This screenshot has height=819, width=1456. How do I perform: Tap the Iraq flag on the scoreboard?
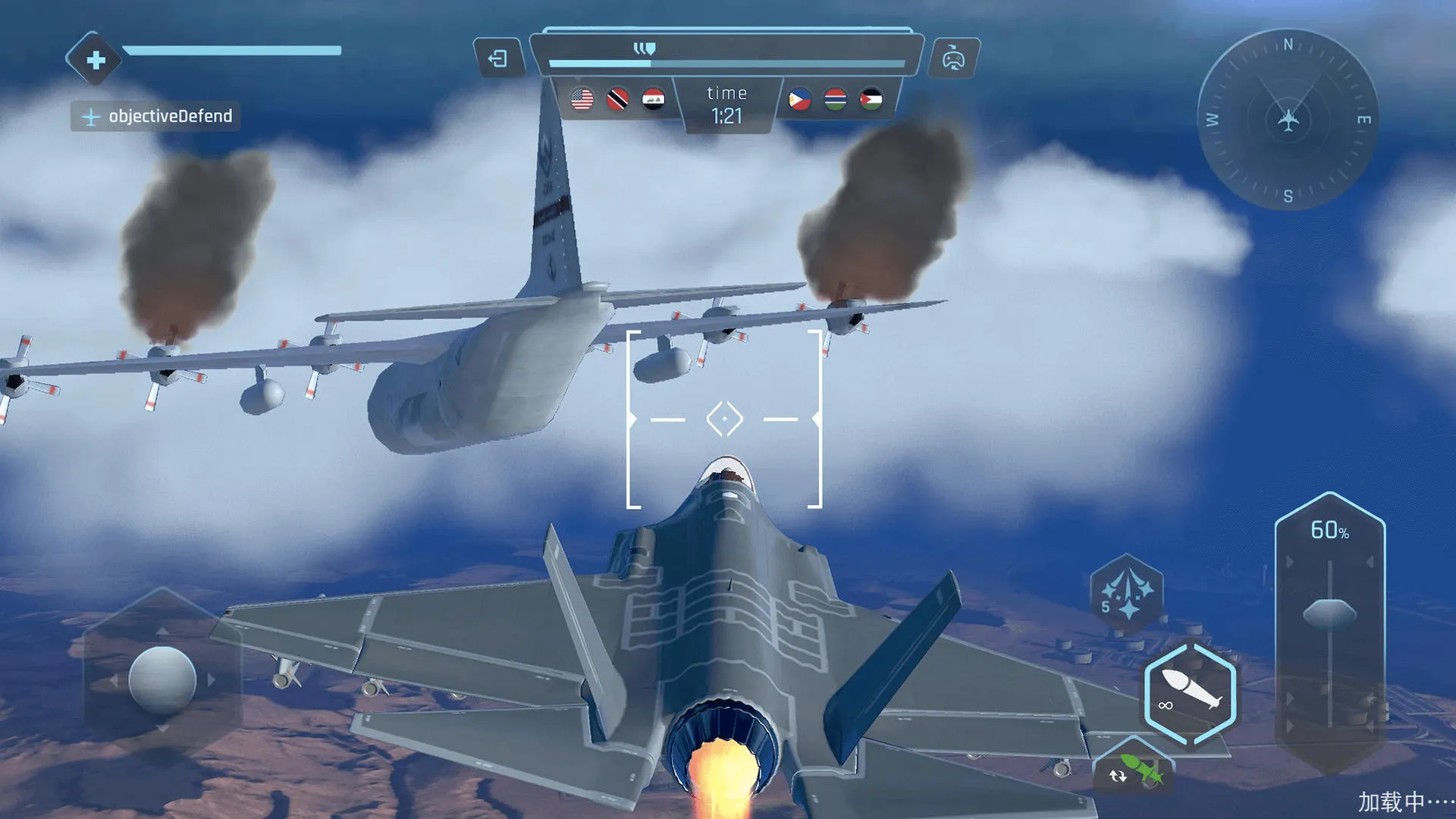point(655,99)
